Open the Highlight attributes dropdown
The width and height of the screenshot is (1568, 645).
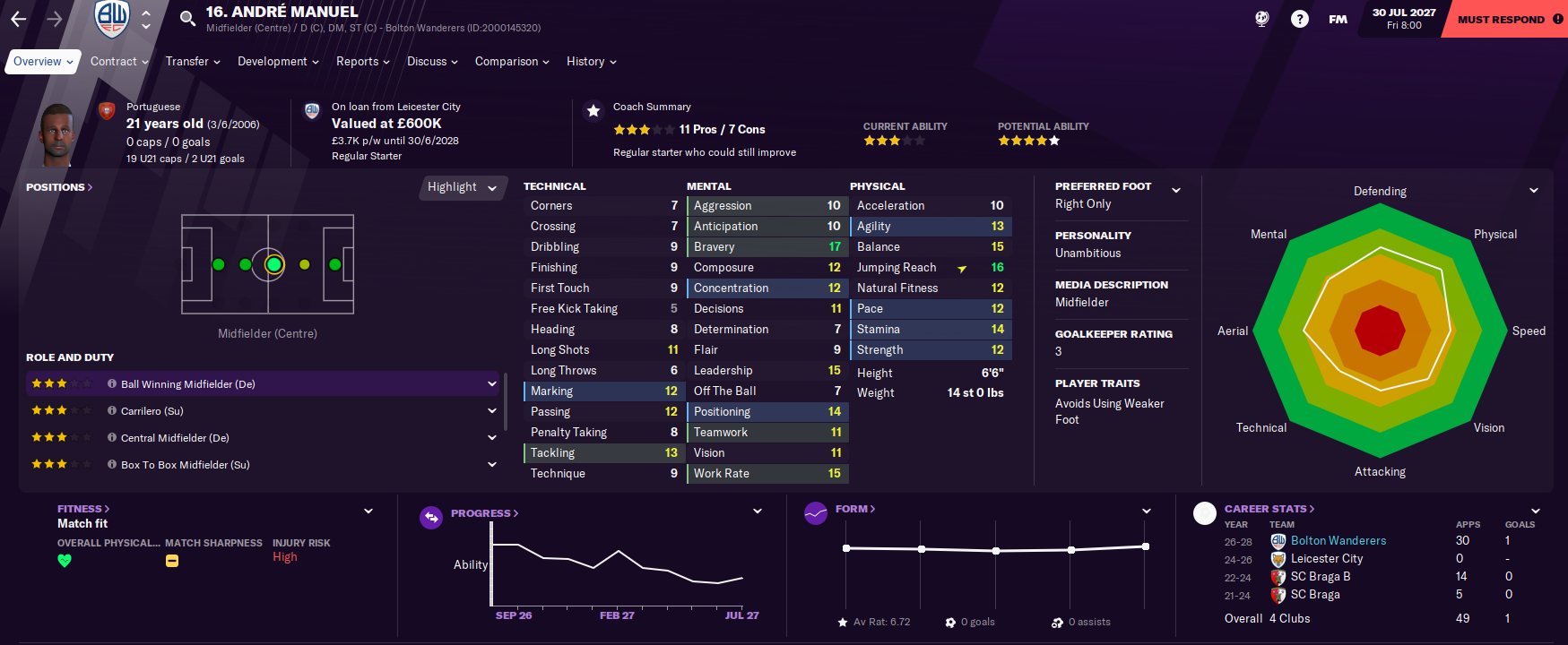[x=462, y=187]
